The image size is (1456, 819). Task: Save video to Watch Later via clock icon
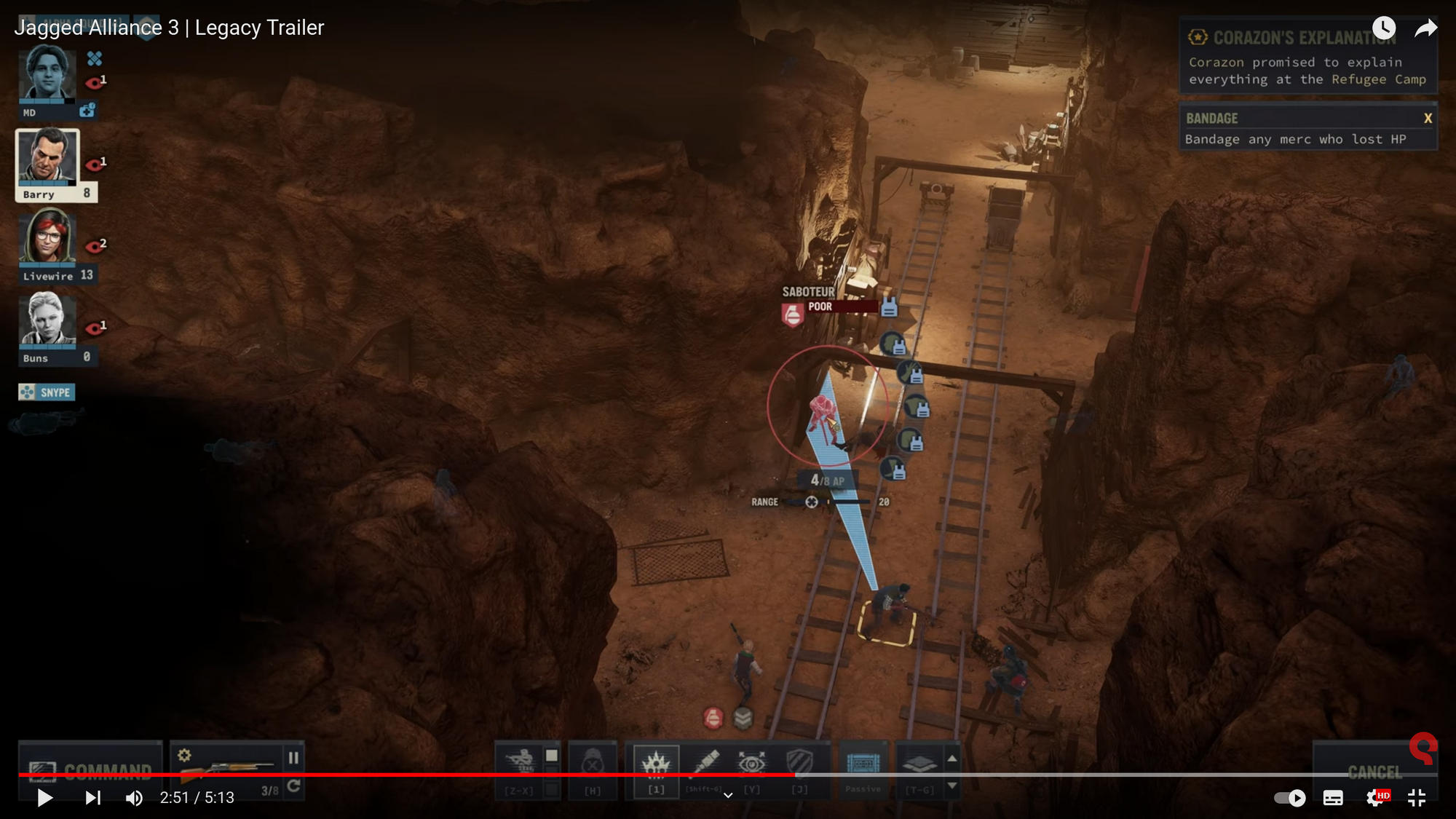coord(1385,28)
